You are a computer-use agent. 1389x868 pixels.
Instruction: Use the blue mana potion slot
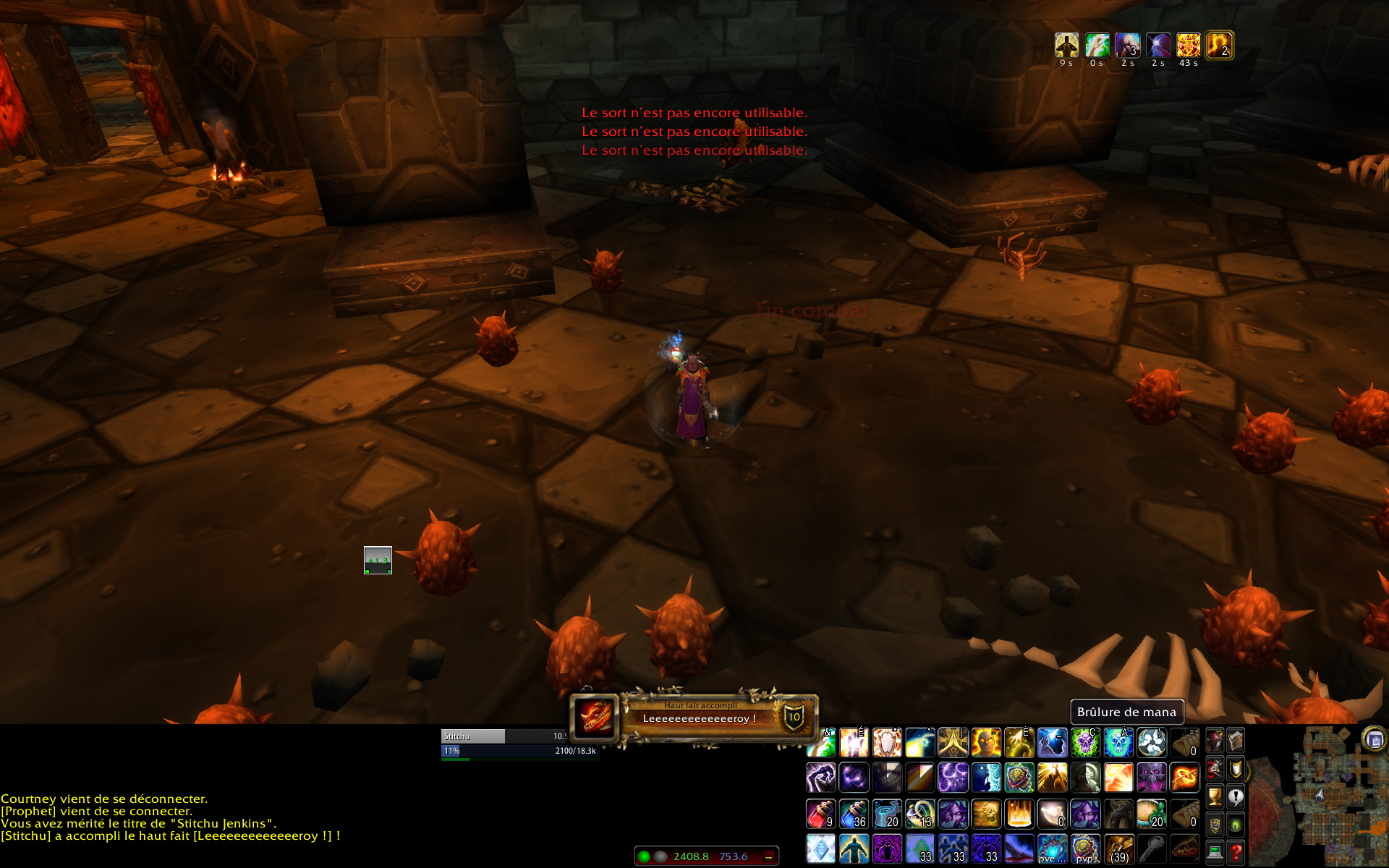(x=854, y=814)
